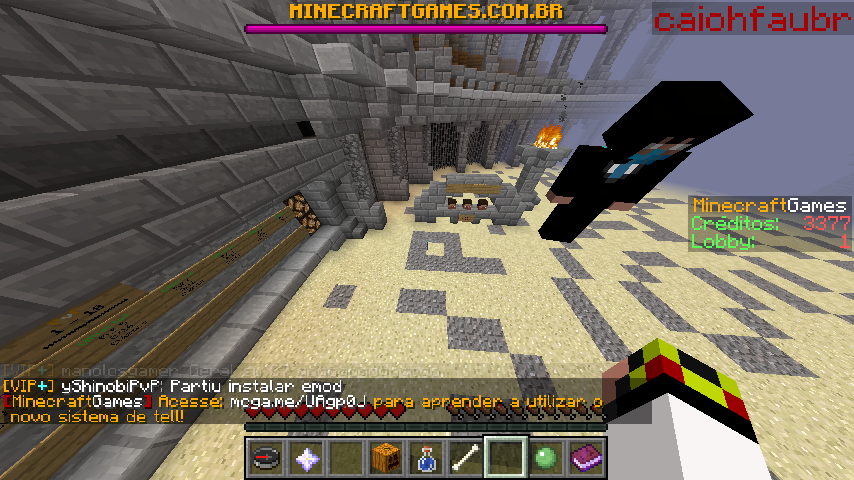The image size is (854, 480).
Task: Select the compass hotbar slot
Action: click(265, 458)
